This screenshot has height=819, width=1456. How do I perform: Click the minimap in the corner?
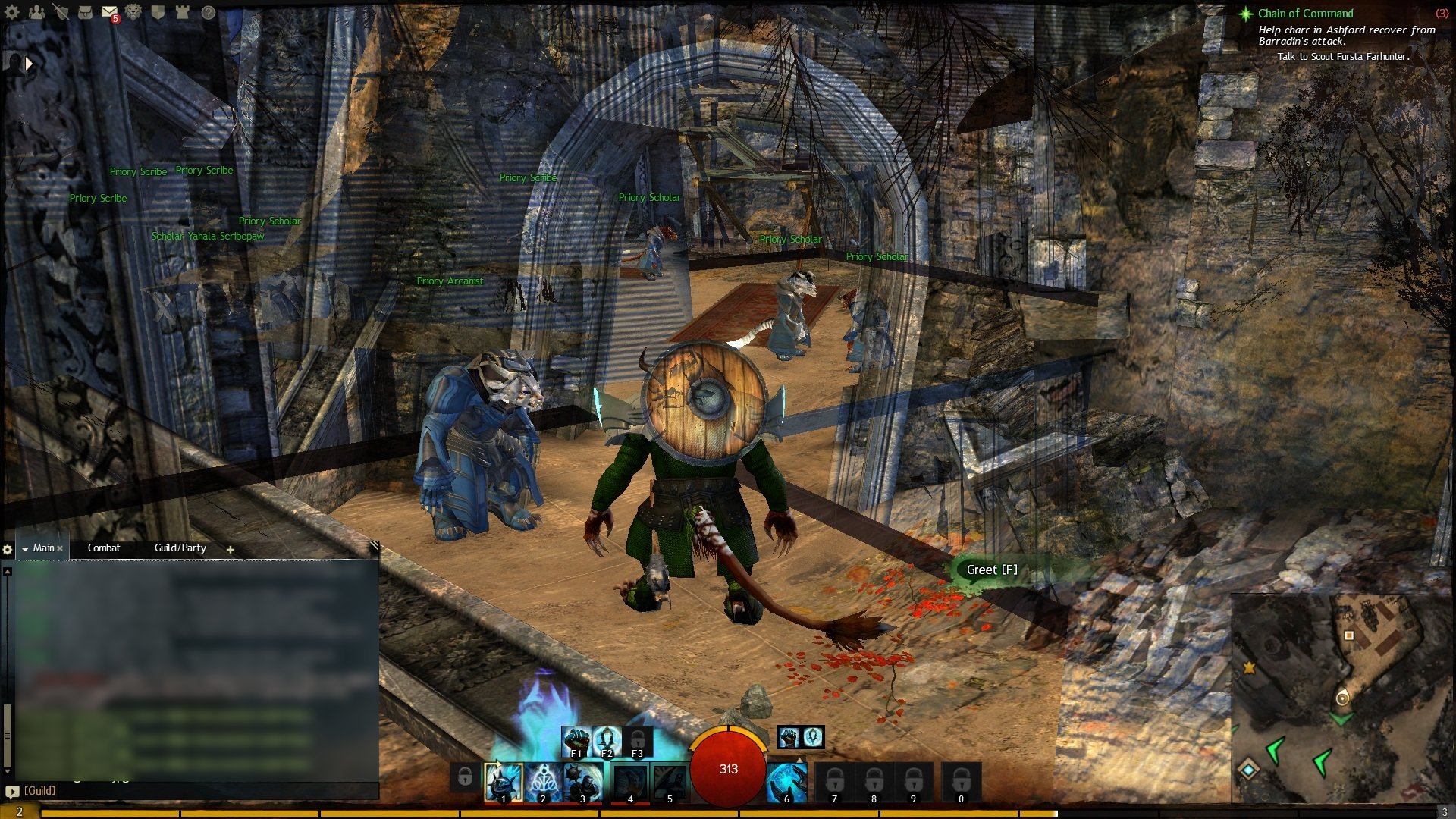[1341, 698]
